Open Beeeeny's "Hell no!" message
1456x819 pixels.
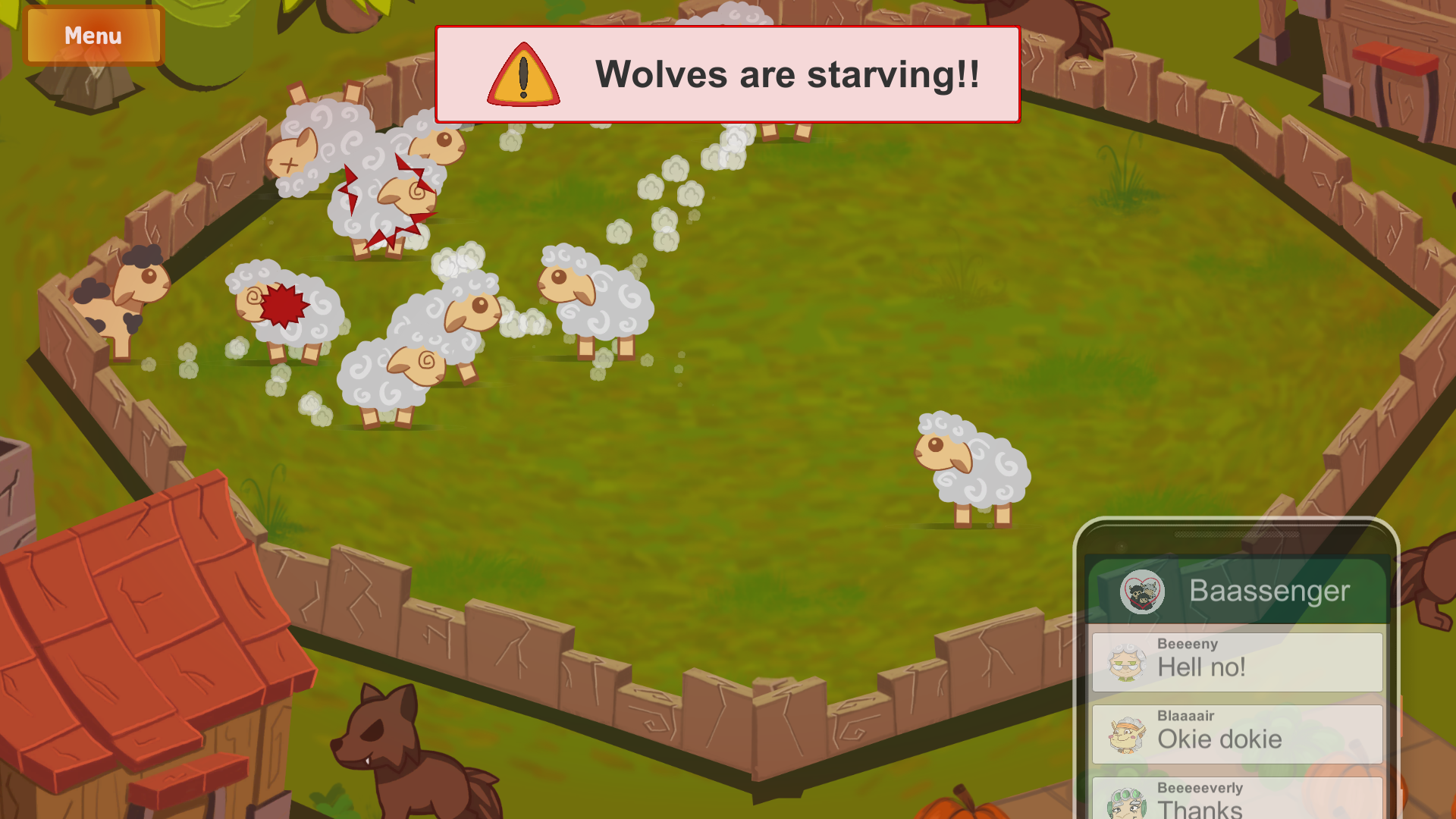coord(1237,661)
